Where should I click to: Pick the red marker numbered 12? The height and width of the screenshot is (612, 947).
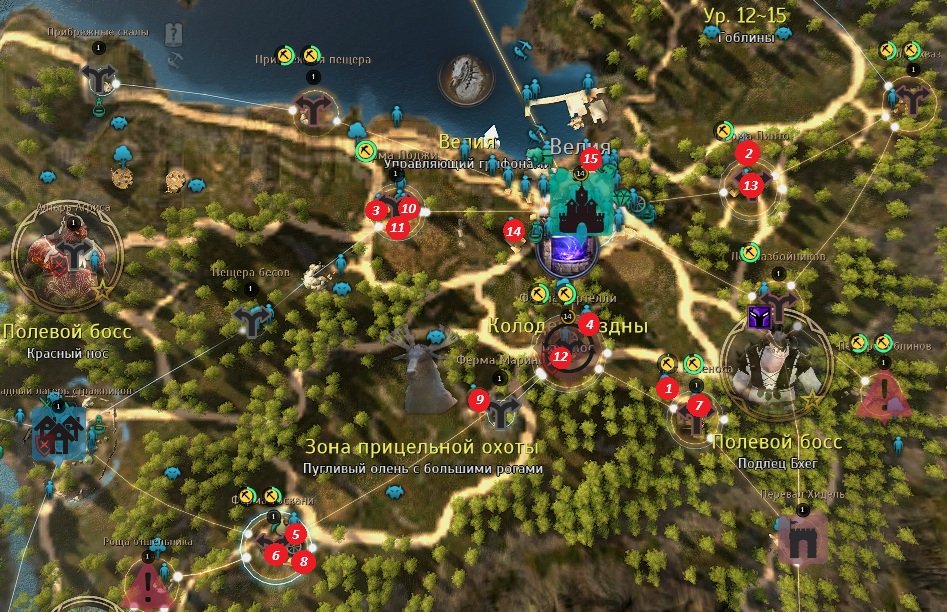[560, 356]
